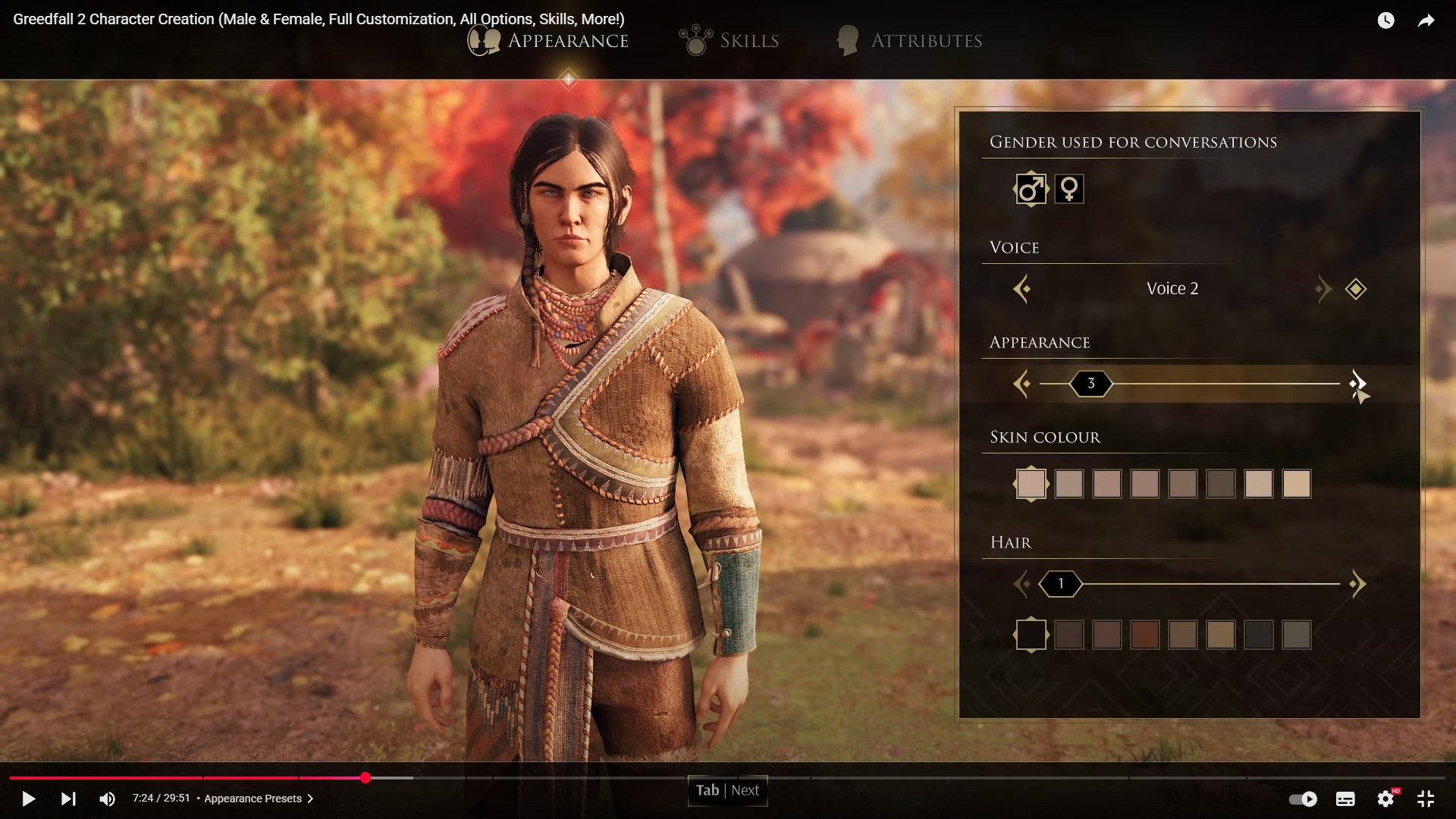Advance to the next appearance preset
1456x819 pixels.
[1357, 384]
